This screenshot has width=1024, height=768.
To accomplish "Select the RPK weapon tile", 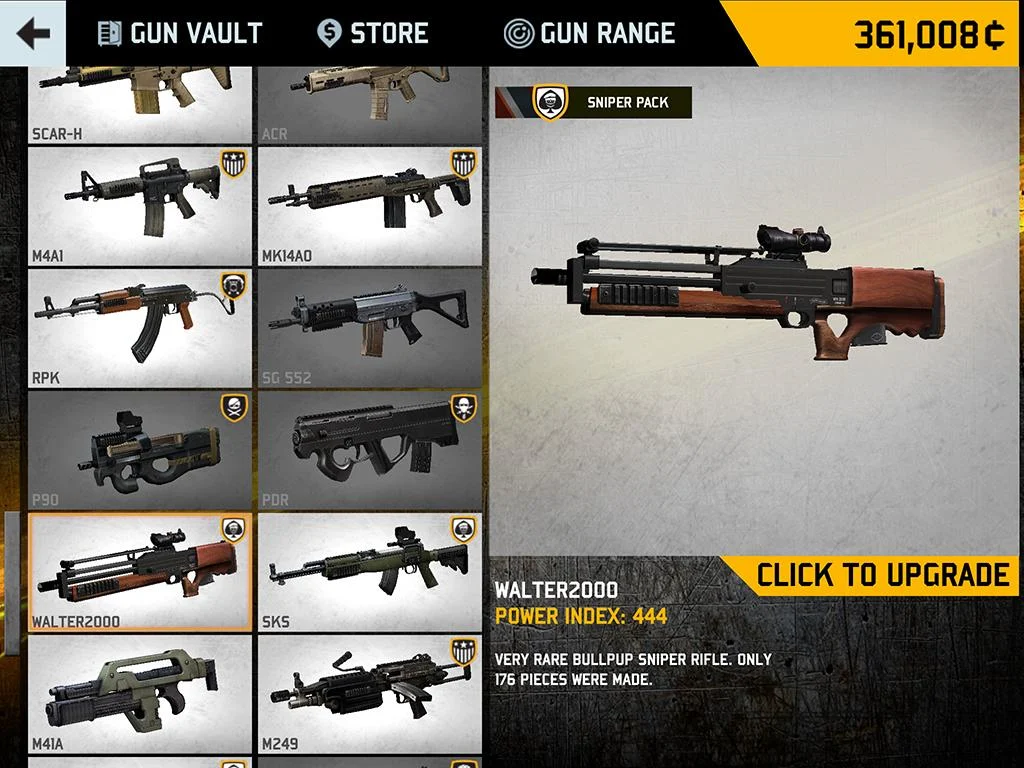I will tap(140, 329).
